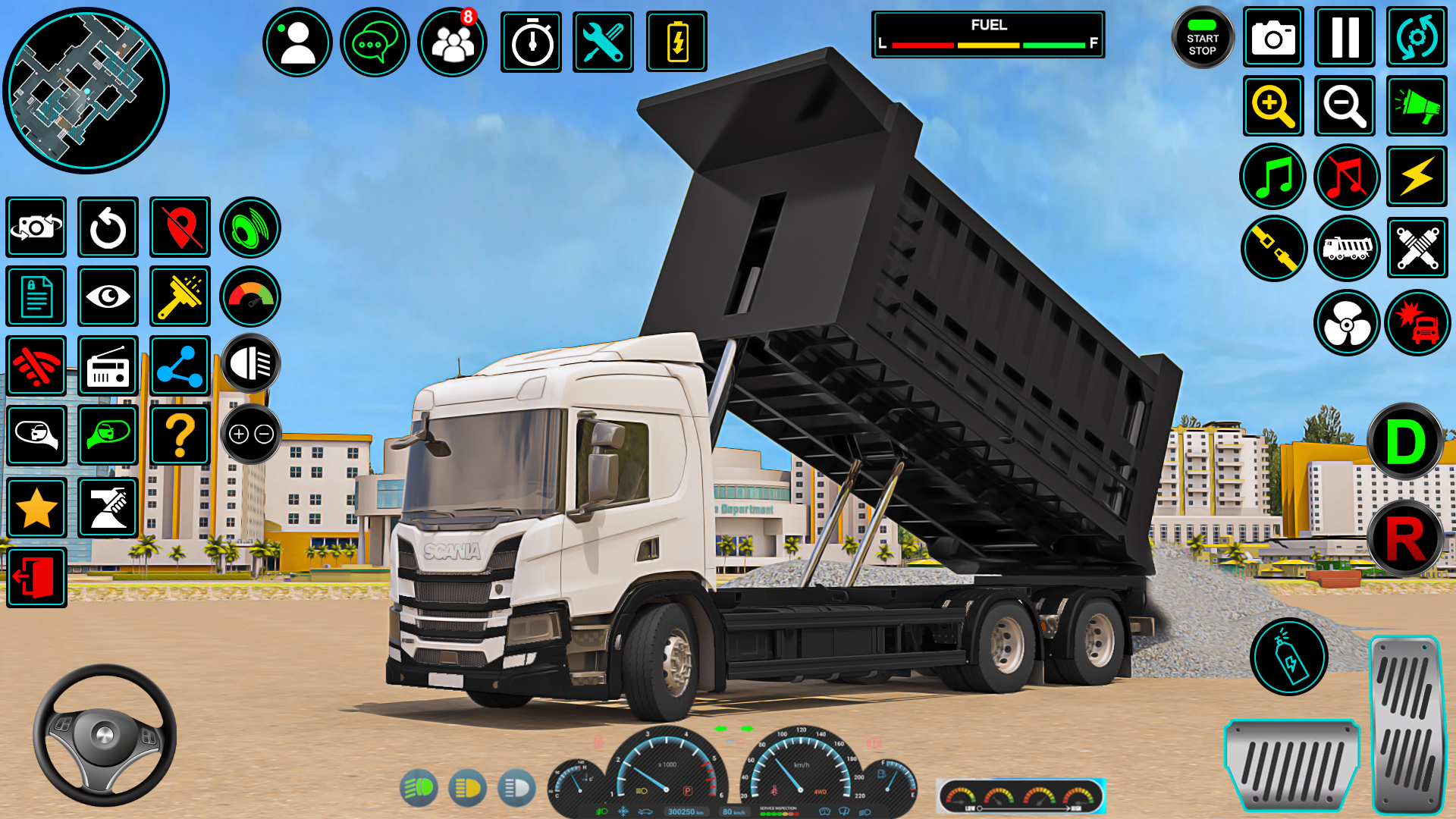Turn off the wifi signal toggle
The image size is (1456, 819).
pos(36,365)
